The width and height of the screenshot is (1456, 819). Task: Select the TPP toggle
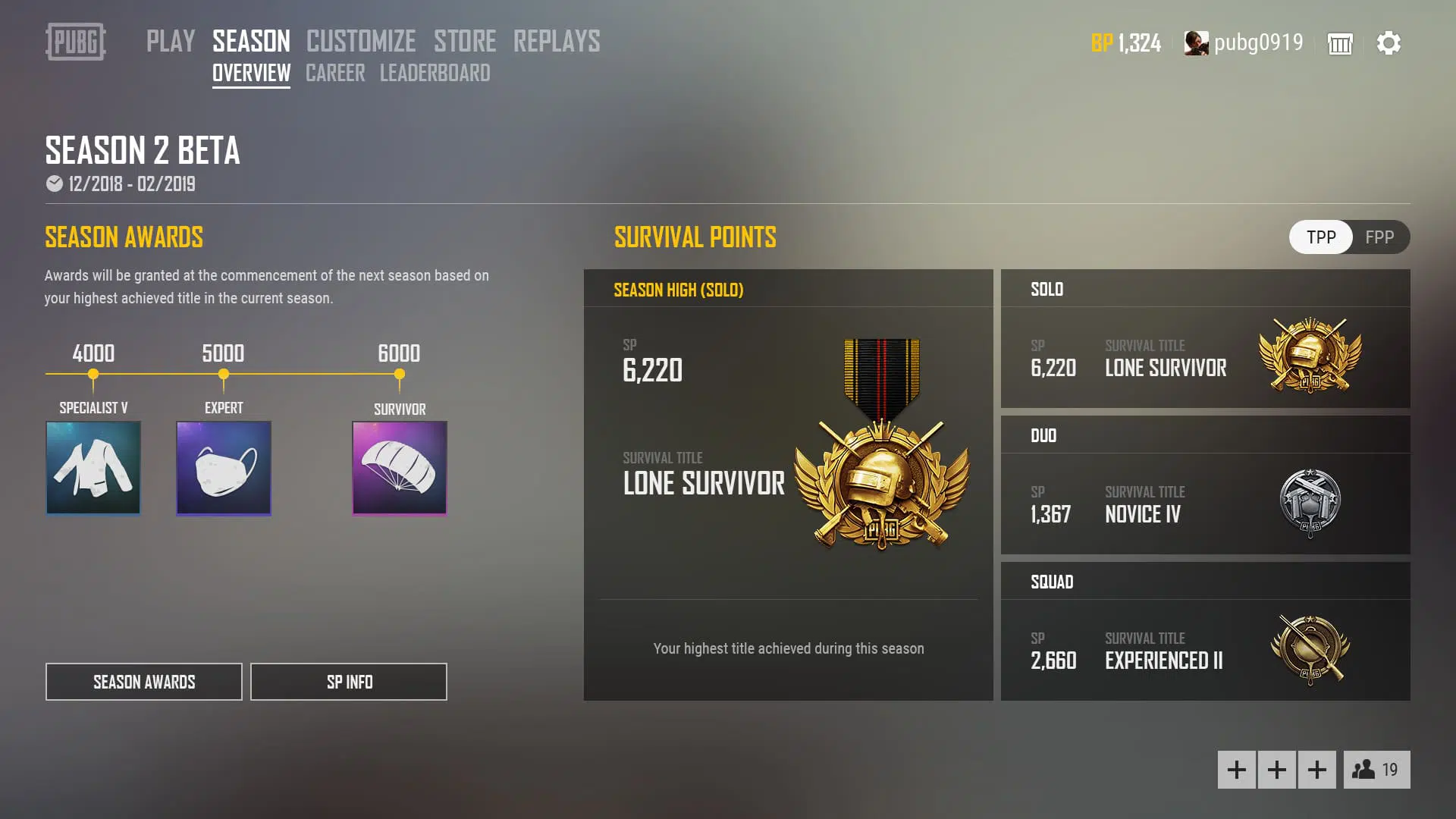tap(1320, 237)
